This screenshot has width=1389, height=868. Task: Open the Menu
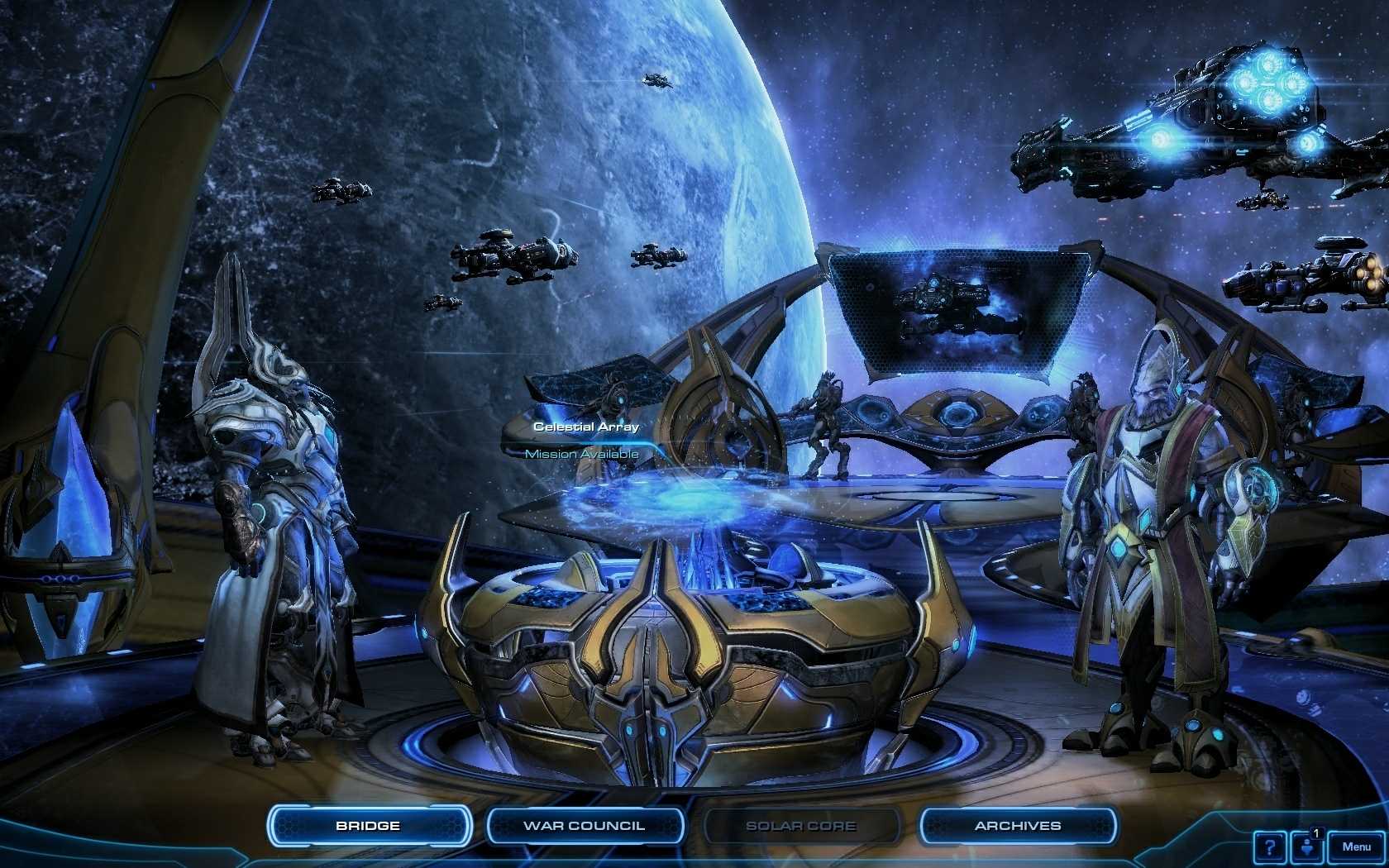coord(1358,846)
